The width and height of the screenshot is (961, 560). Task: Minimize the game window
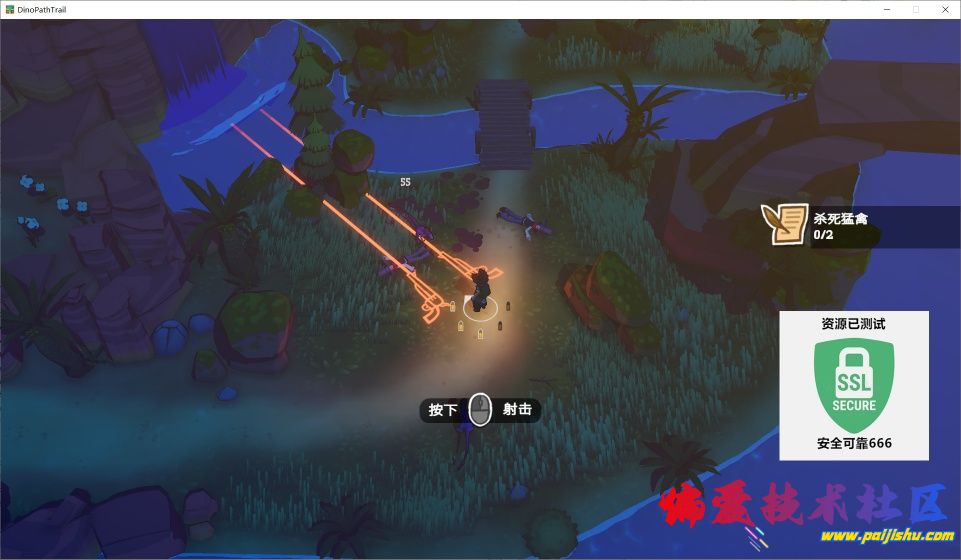coord(887,9)
